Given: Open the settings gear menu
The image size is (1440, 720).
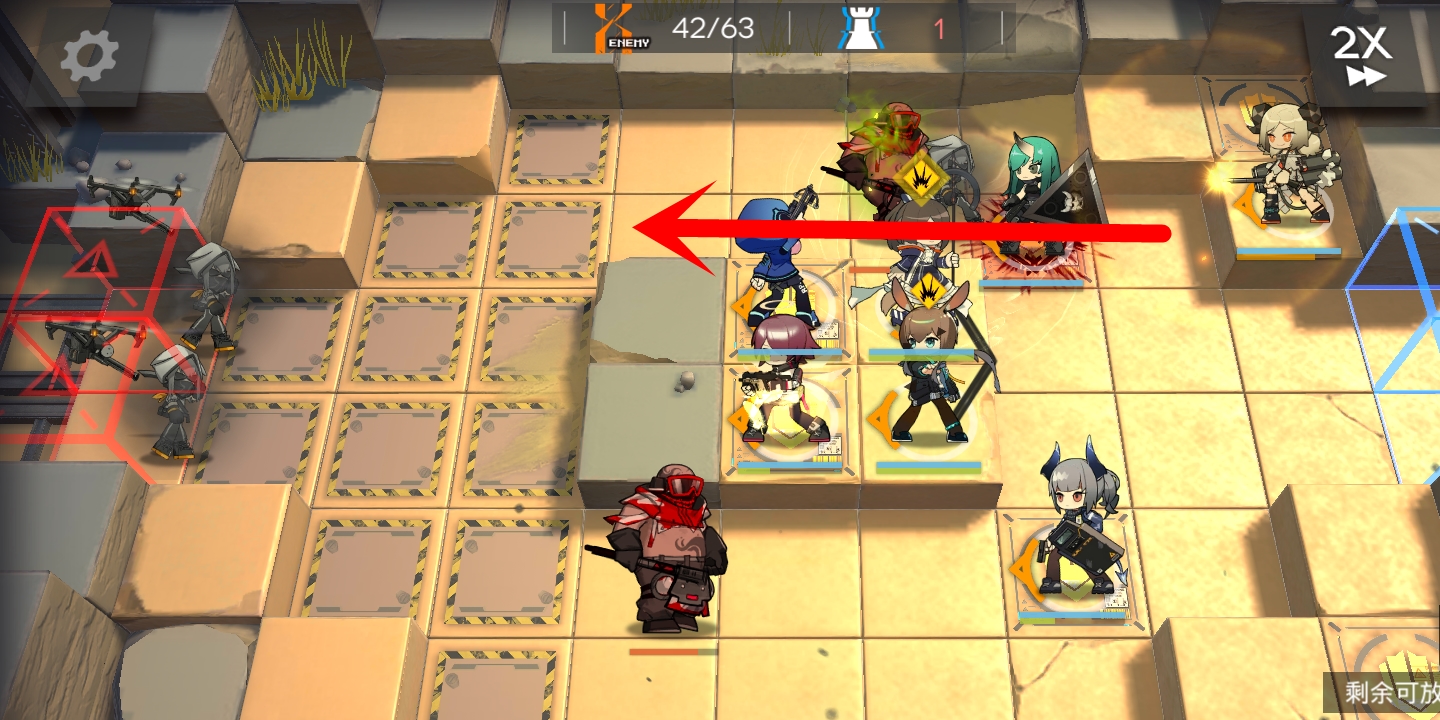Looking at the screenshot, I should point(89,56).
